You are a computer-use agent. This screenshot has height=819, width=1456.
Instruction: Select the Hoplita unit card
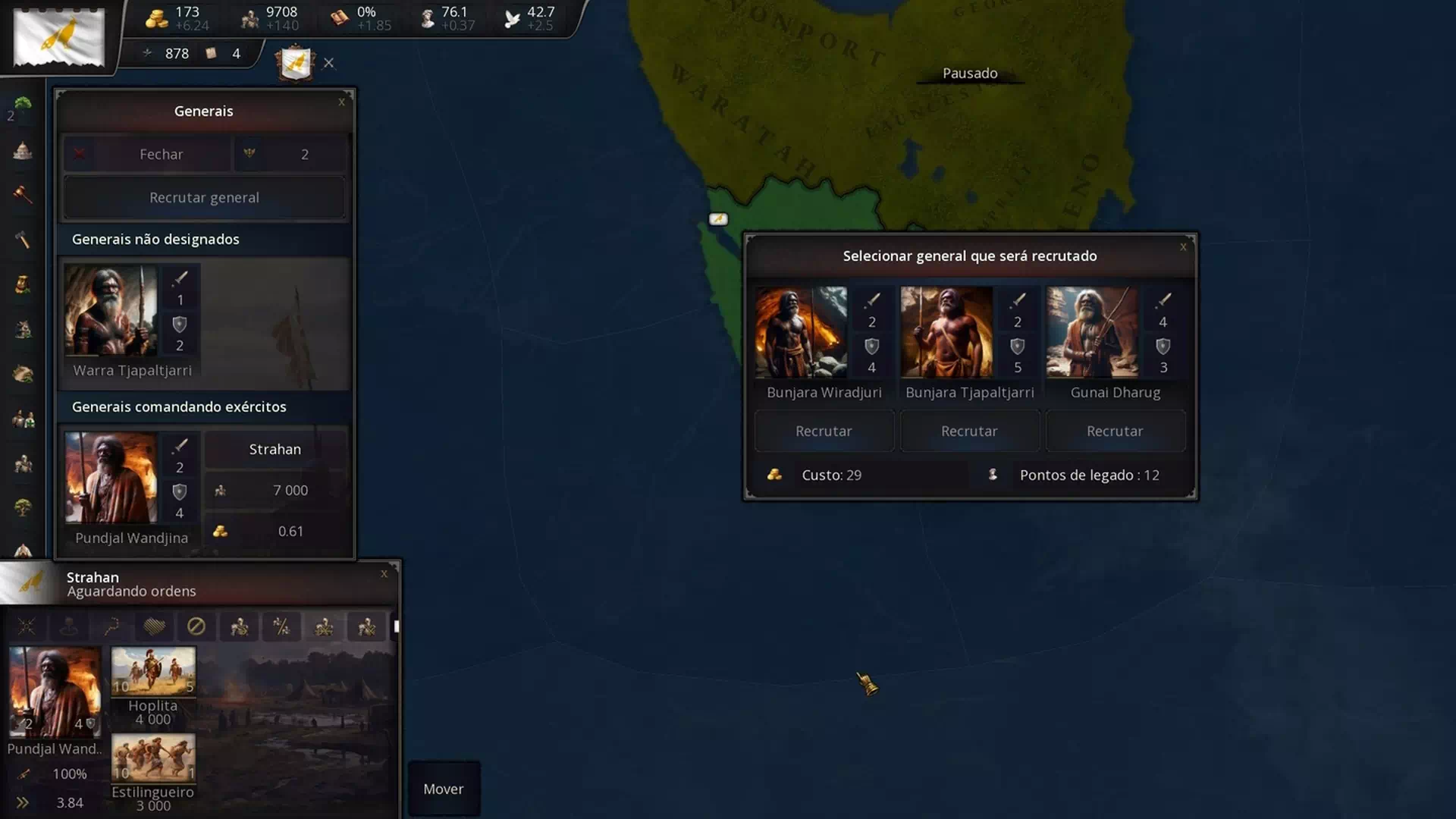tap(153, 671)
